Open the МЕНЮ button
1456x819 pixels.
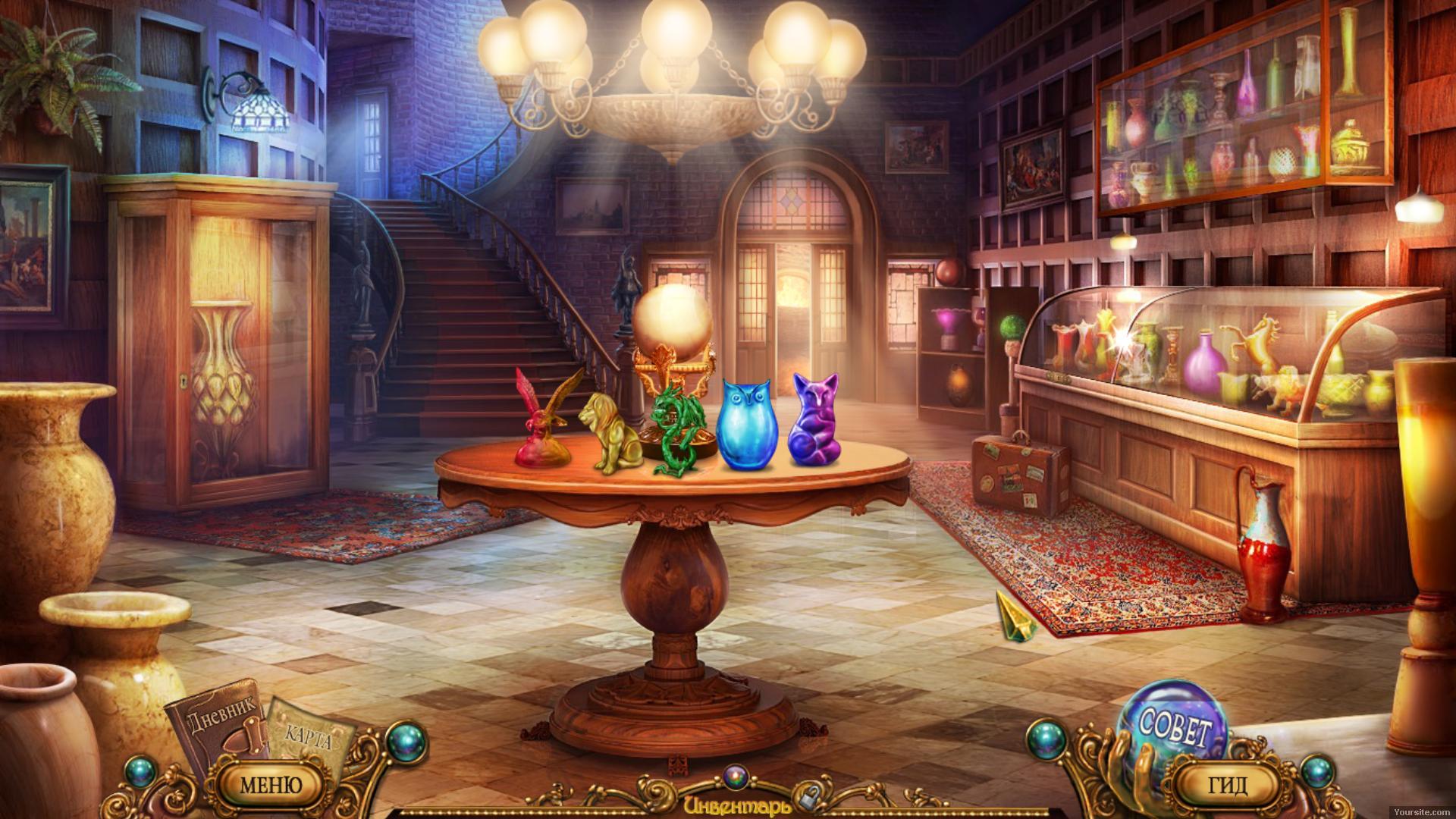click(271, 784)
